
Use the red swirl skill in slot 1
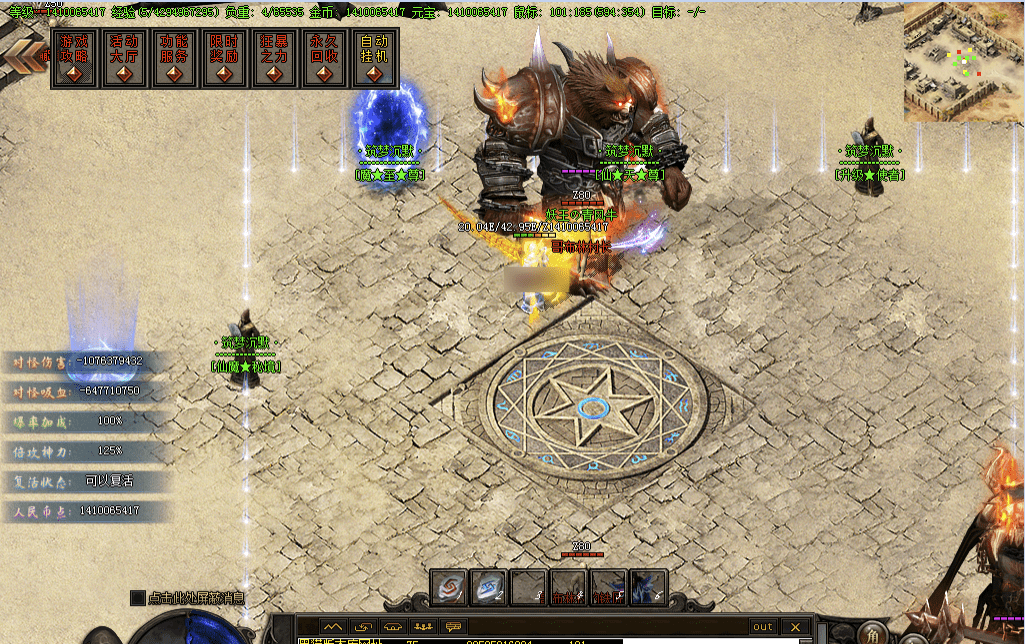tap(449, 588)
